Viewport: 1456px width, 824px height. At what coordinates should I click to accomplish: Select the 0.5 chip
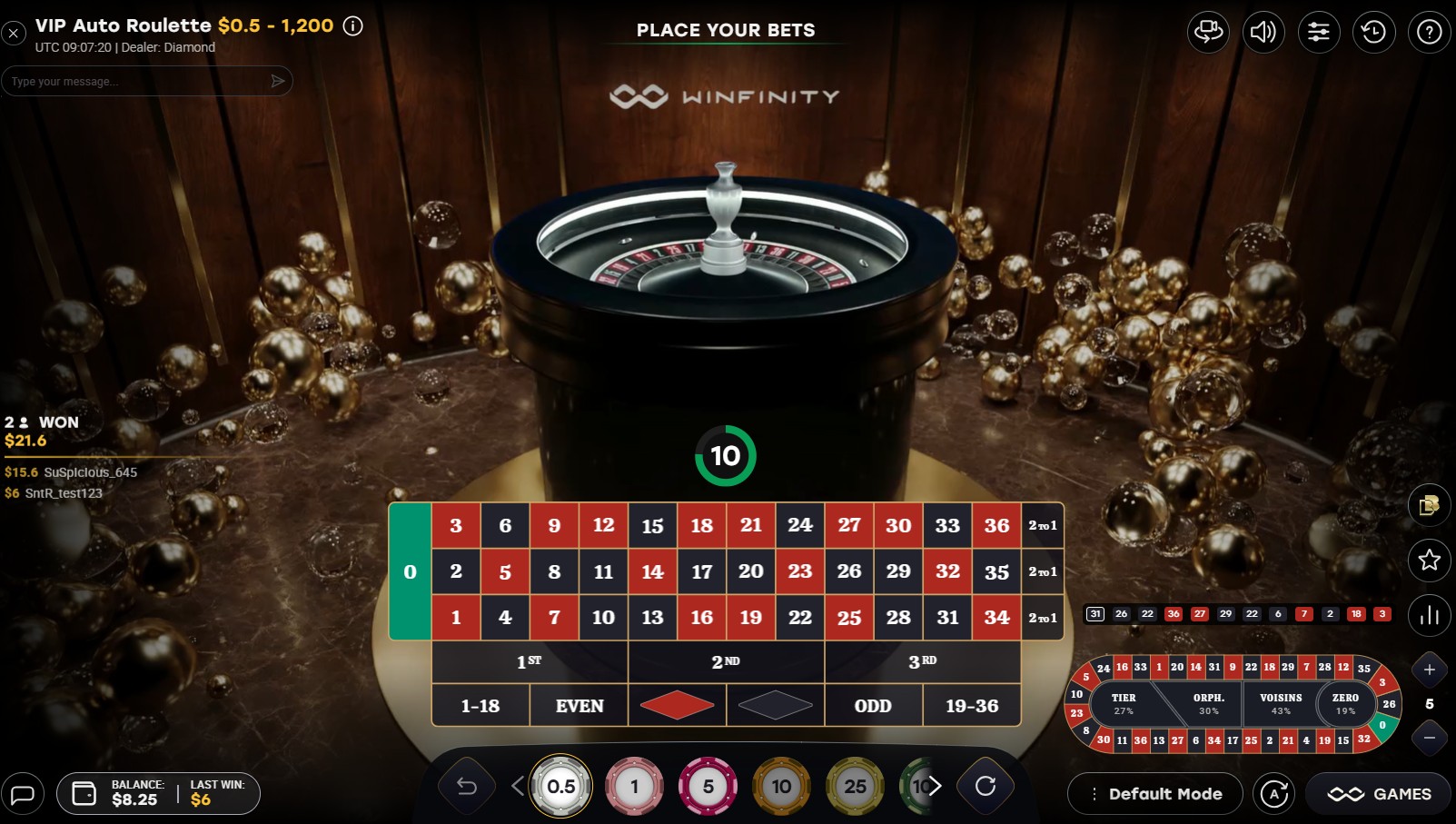click(x=561, y=786)
